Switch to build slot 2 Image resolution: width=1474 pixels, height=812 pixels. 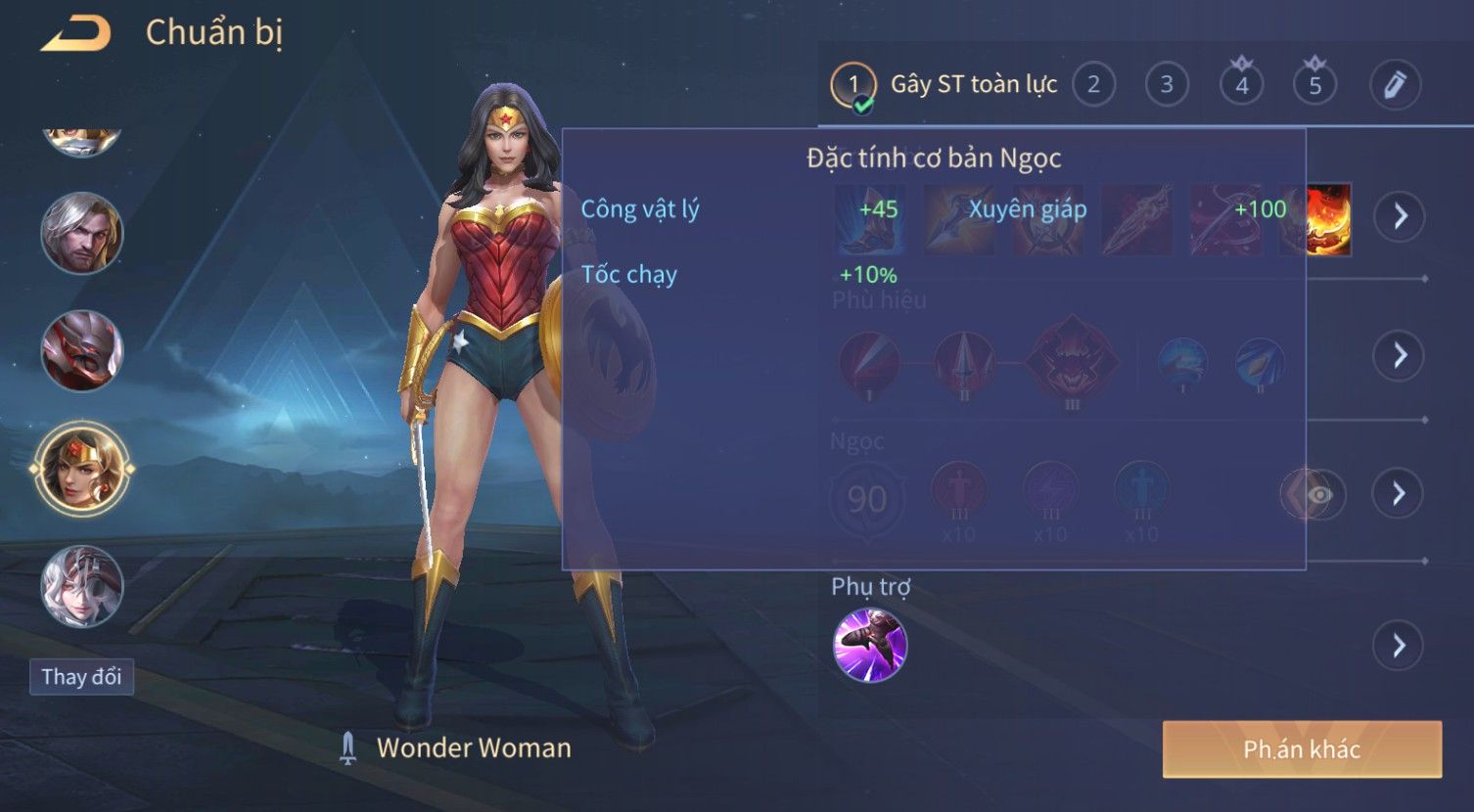point(1093,85)
